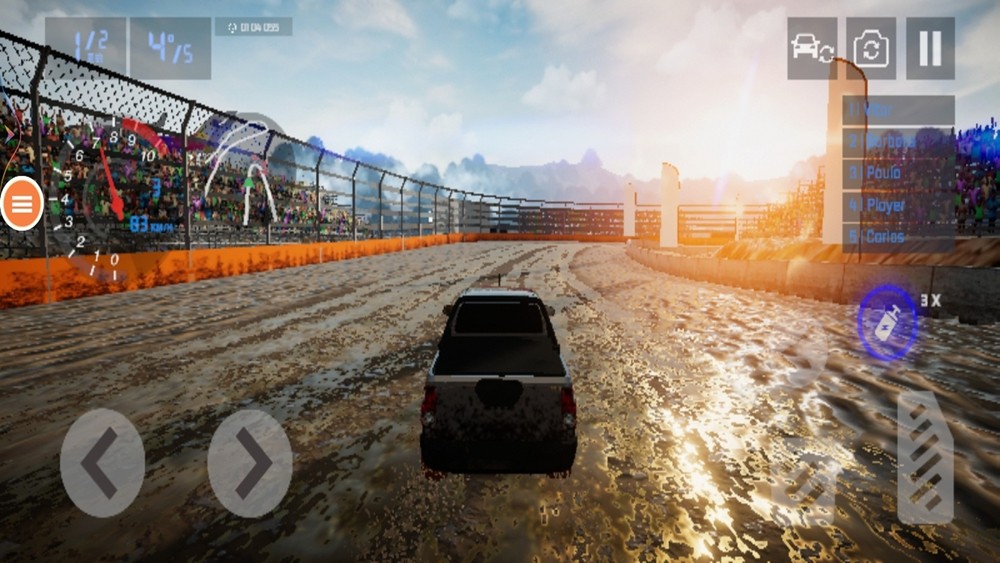Tap the car reset button

point(811,48)
